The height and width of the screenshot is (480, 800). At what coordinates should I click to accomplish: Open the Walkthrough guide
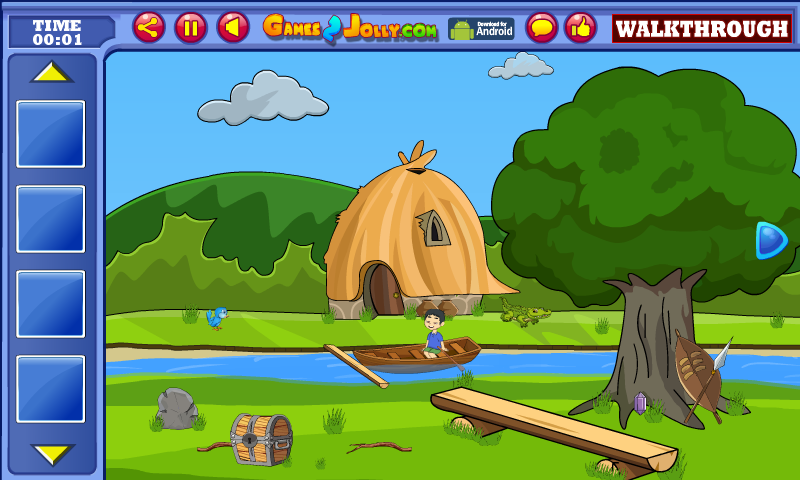pyautogui.click(x=701, y=28)
